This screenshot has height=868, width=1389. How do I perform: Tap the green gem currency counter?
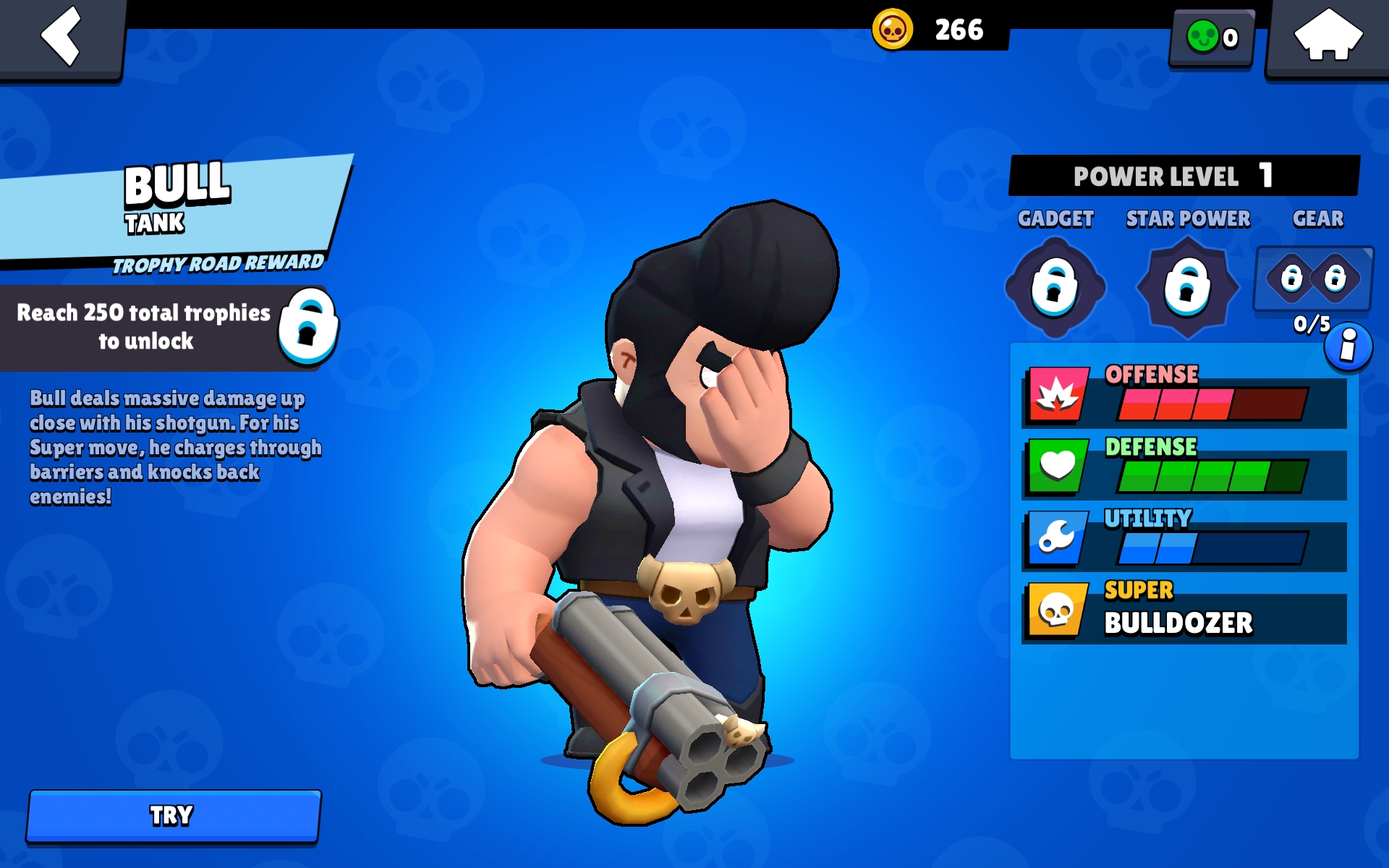[x=1212, y=38]
